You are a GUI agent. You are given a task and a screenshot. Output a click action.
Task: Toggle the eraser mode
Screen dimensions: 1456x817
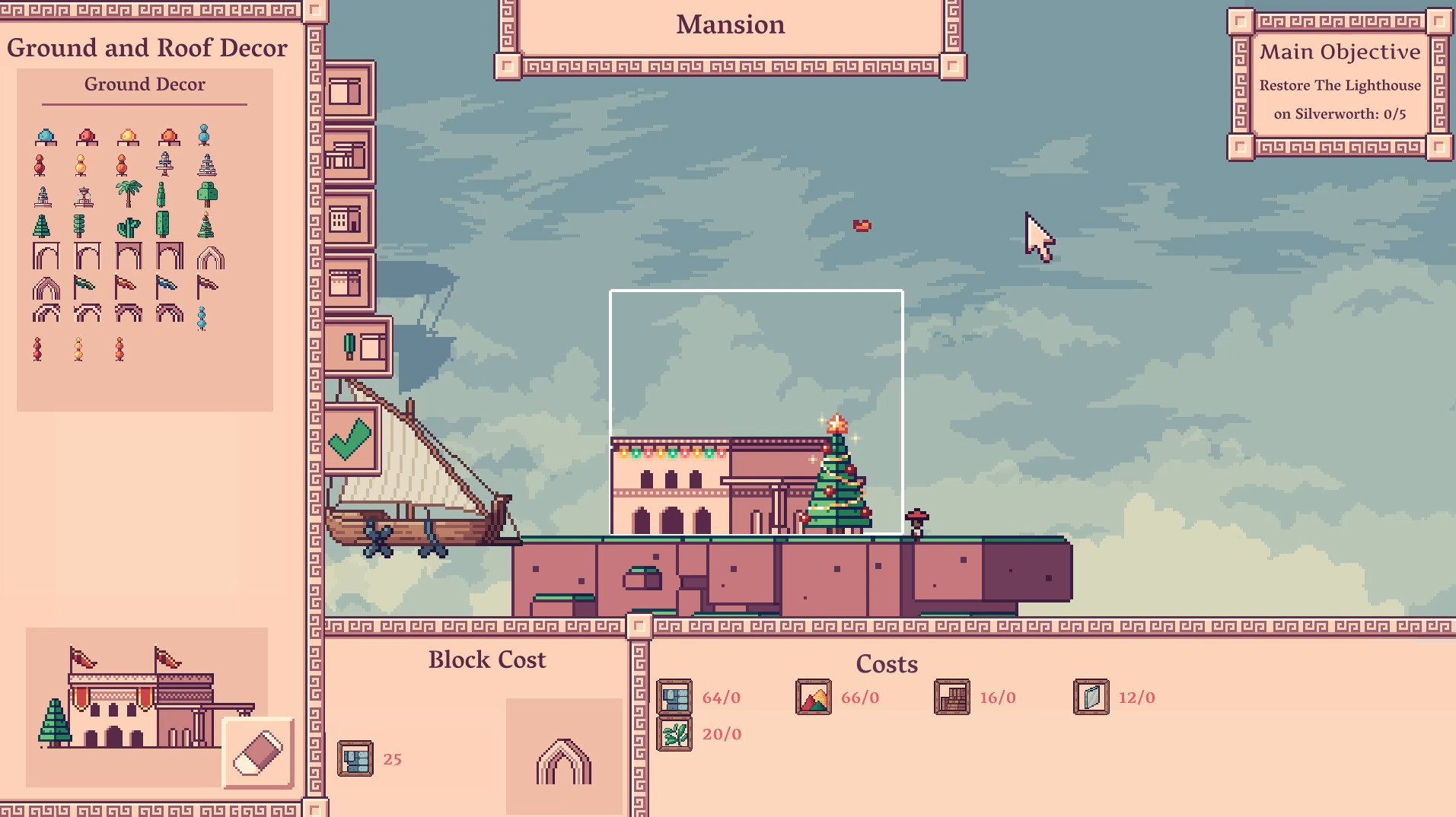point(257,753)
